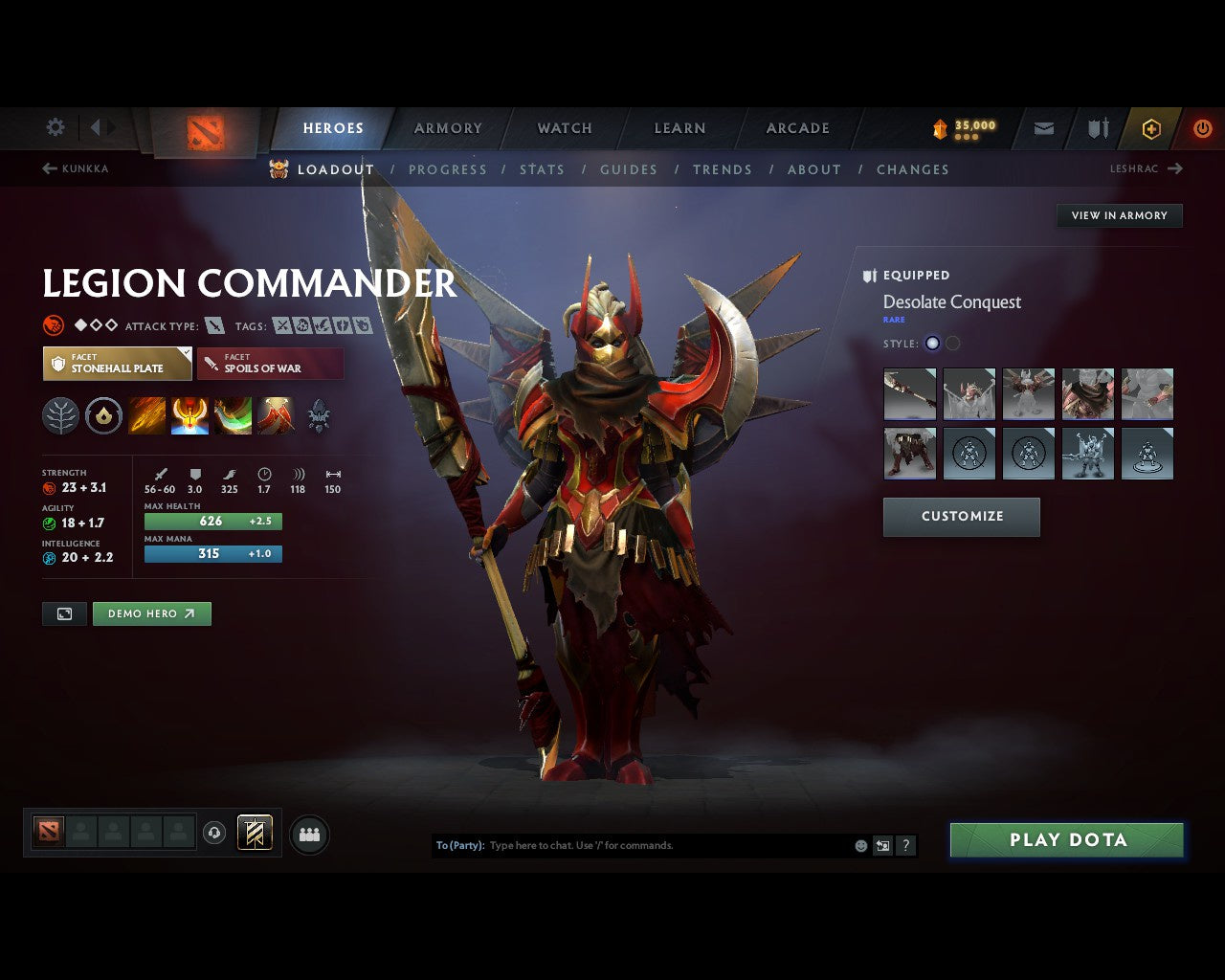This screenshot has width=1225, height=980.
Task: Select the Press the Attack ability icon
Action: tap(190, 415)
